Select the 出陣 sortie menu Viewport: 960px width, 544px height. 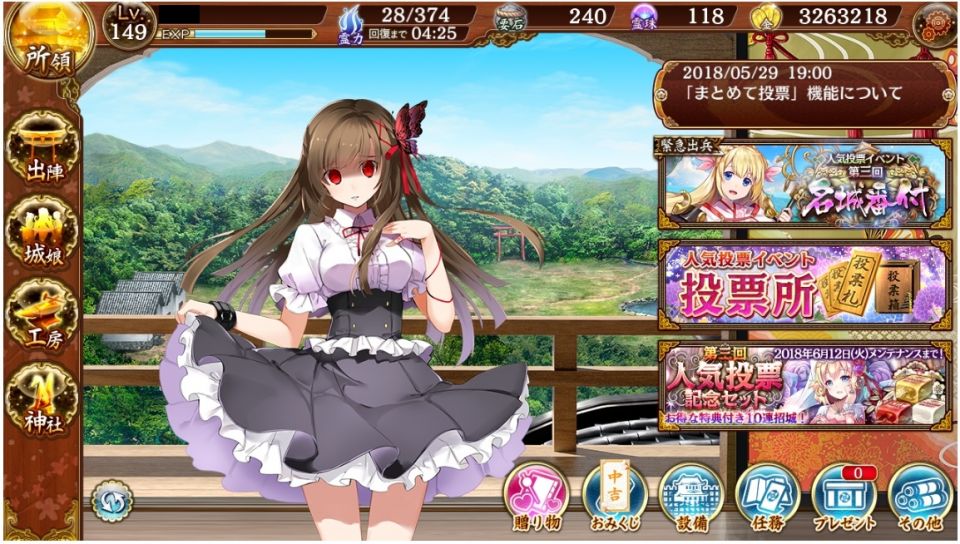coord(42,152)
